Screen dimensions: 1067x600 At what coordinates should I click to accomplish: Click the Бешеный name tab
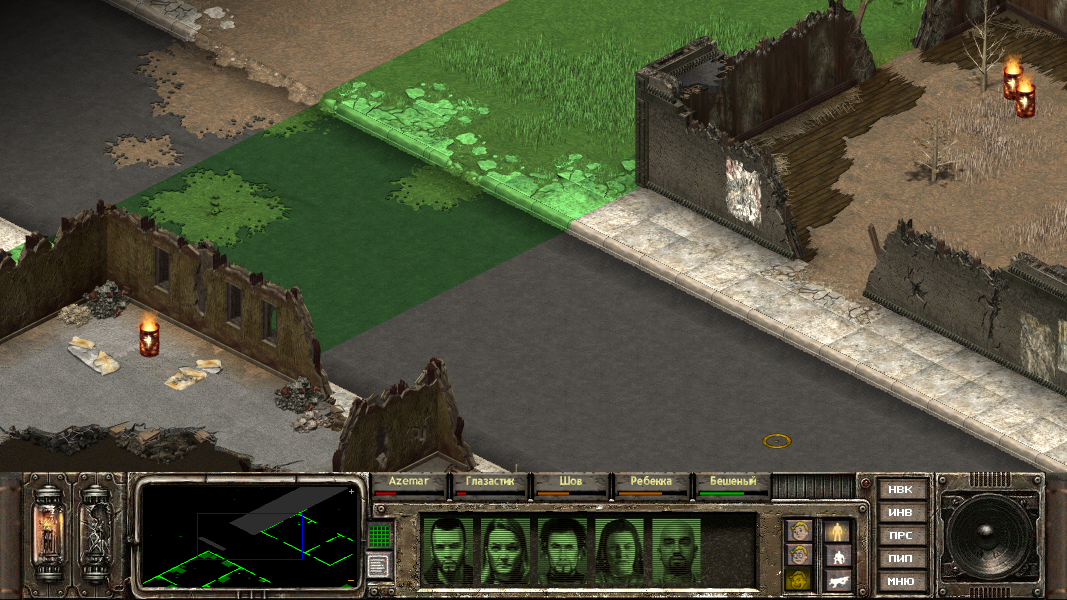(x=733, y=482)
